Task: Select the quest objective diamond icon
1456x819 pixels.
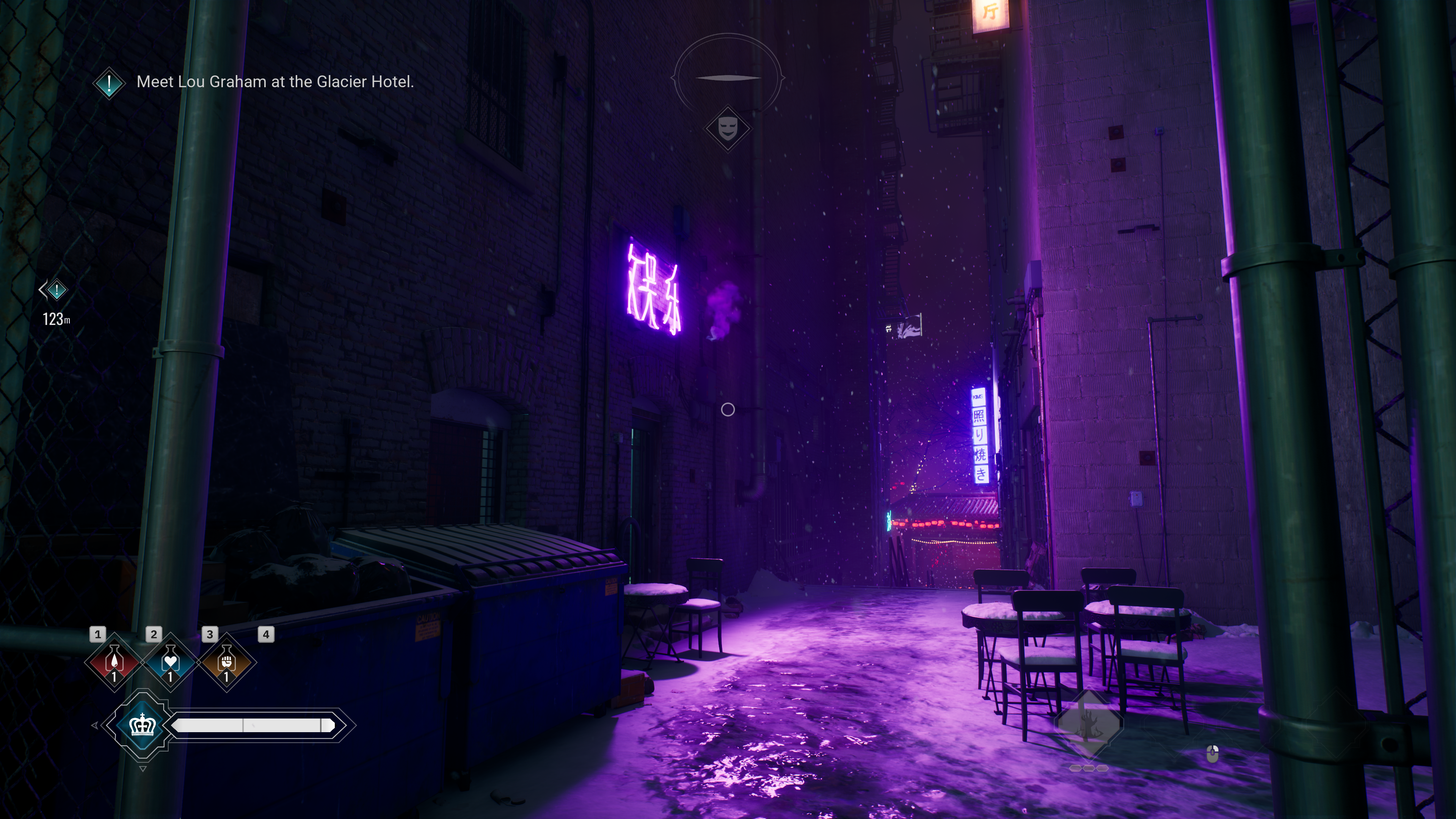Action: coord(108,83)
